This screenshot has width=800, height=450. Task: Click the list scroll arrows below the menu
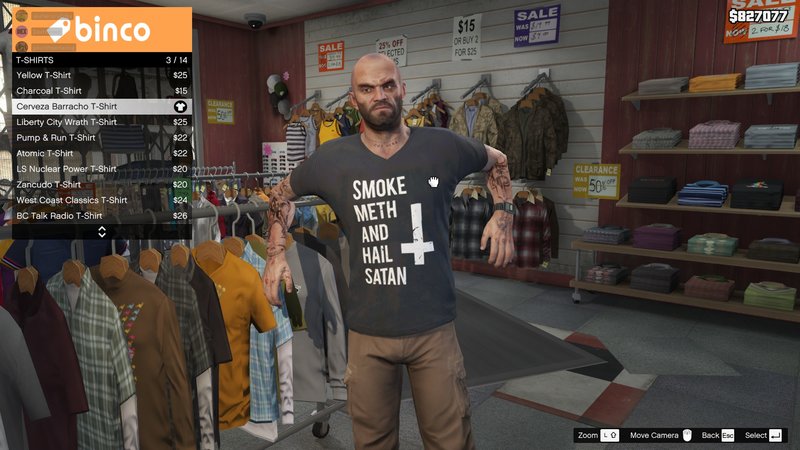101,232
